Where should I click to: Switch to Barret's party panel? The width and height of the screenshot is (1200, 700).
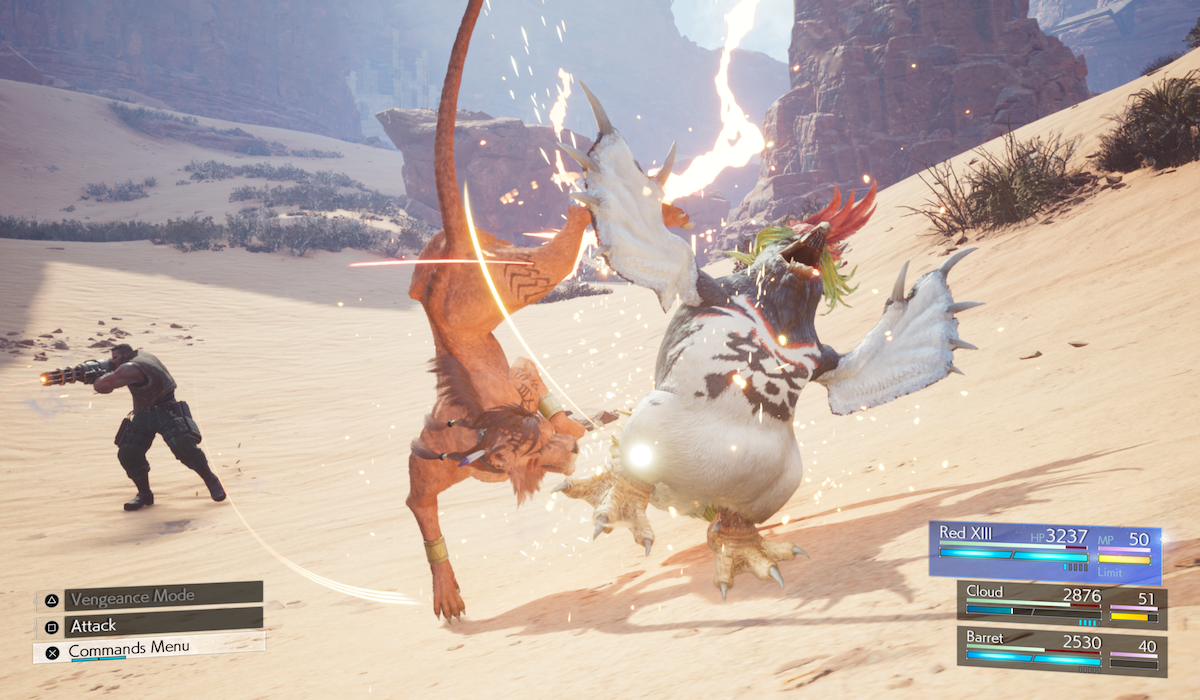tap(1061, 652)
